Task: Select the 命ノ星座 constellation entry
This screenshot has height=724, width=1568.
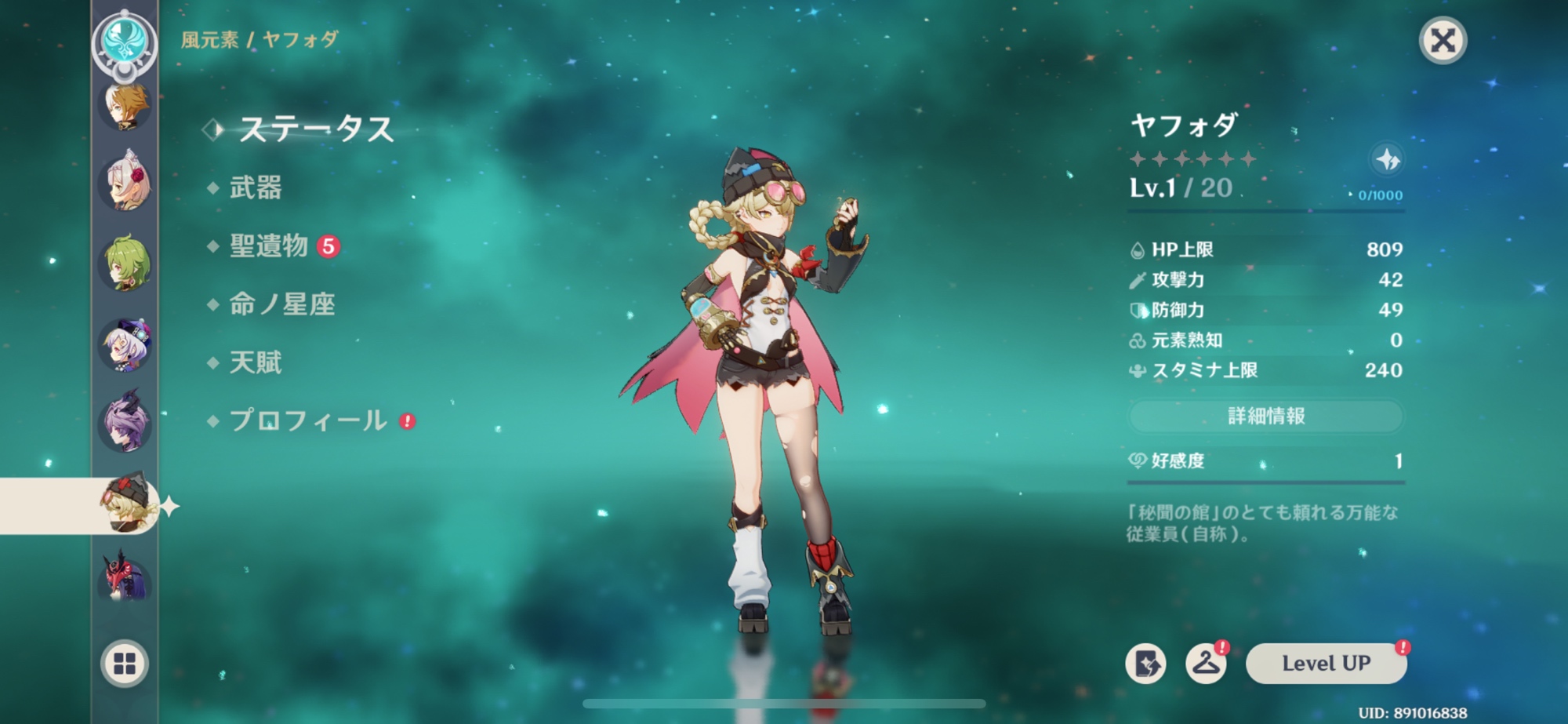Action: point(281,304)
